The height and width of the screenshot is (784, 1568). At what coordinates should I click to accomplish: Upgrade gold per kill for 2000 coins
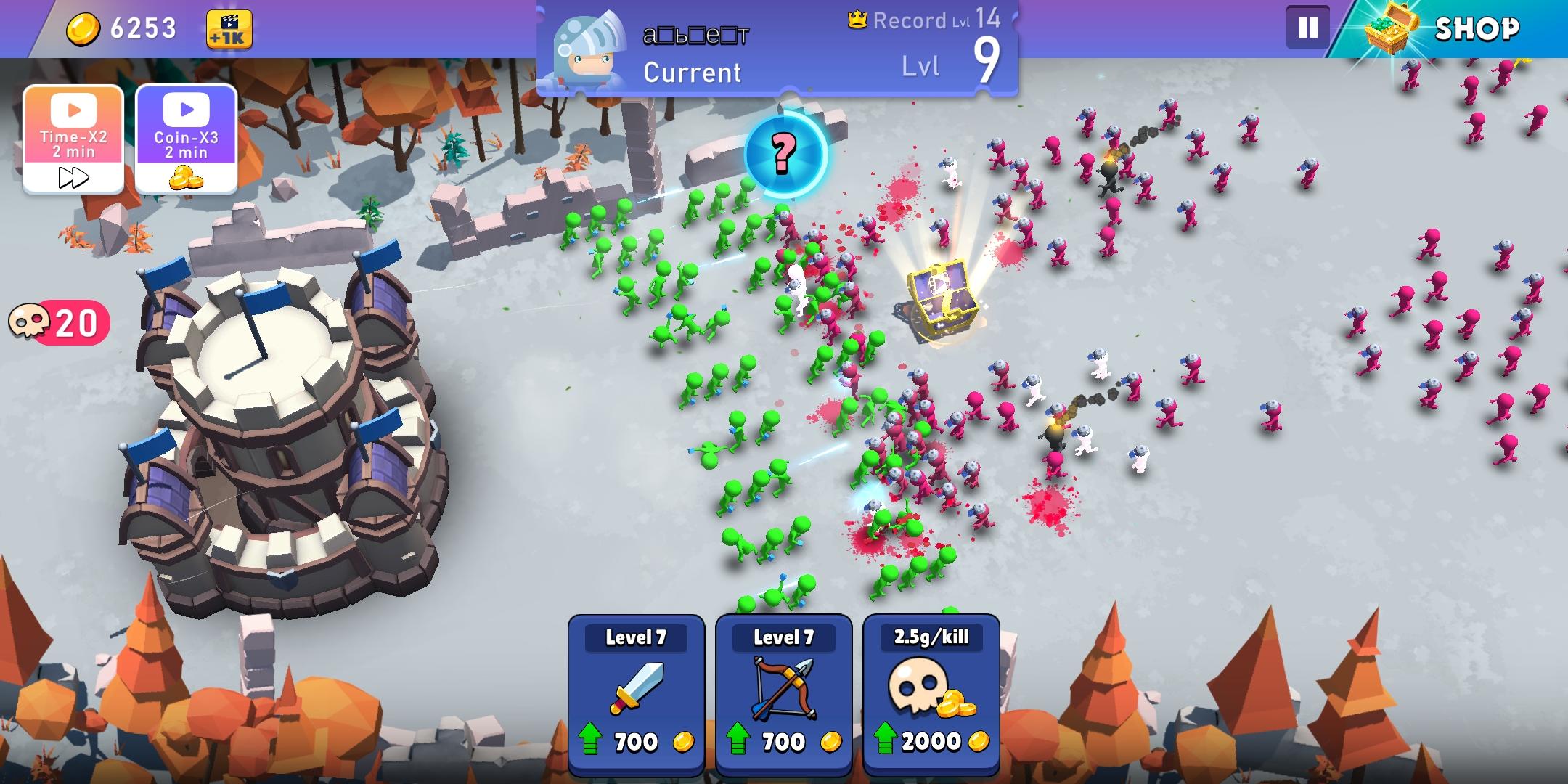point(931,695)
